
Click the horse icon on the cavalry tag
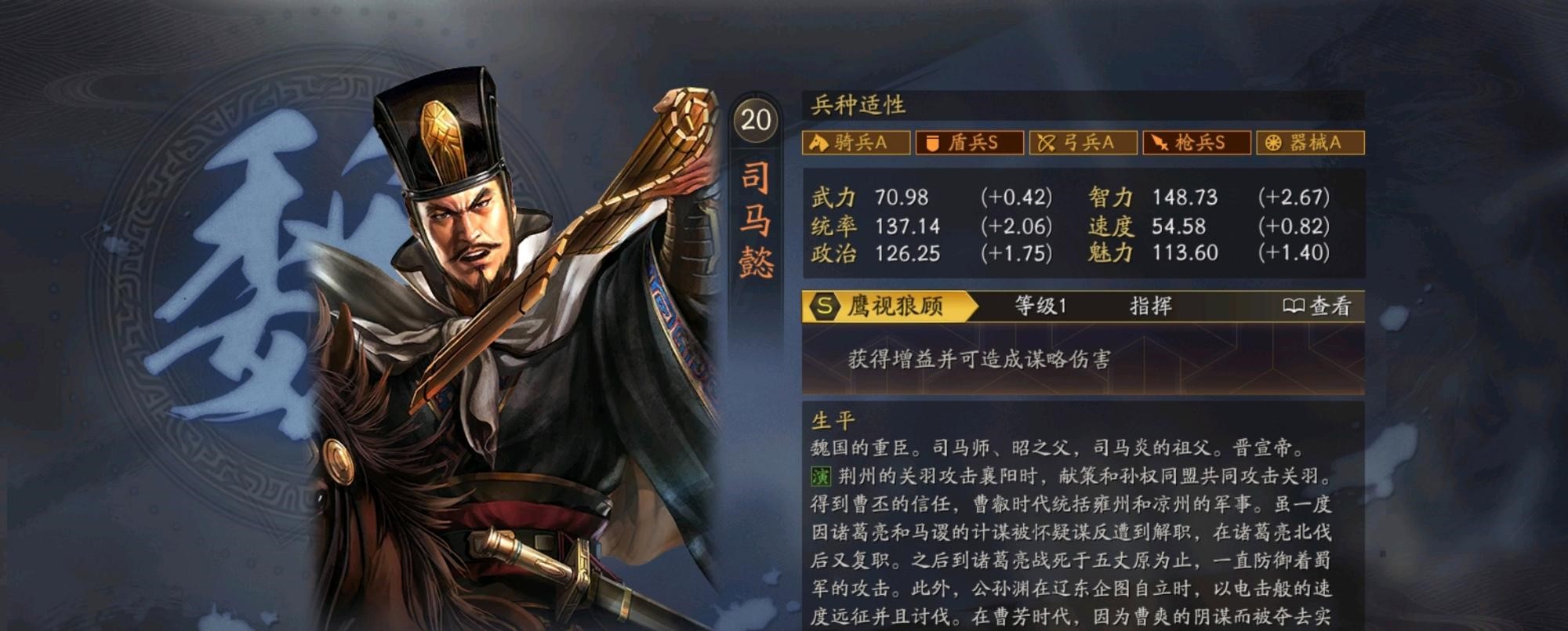tap(819, 143)
